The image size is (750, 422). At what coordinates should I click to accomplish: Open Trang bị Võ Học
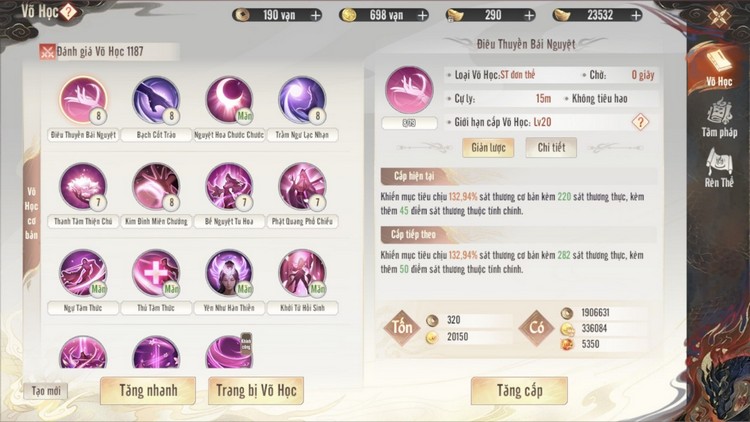click(255, 390)
